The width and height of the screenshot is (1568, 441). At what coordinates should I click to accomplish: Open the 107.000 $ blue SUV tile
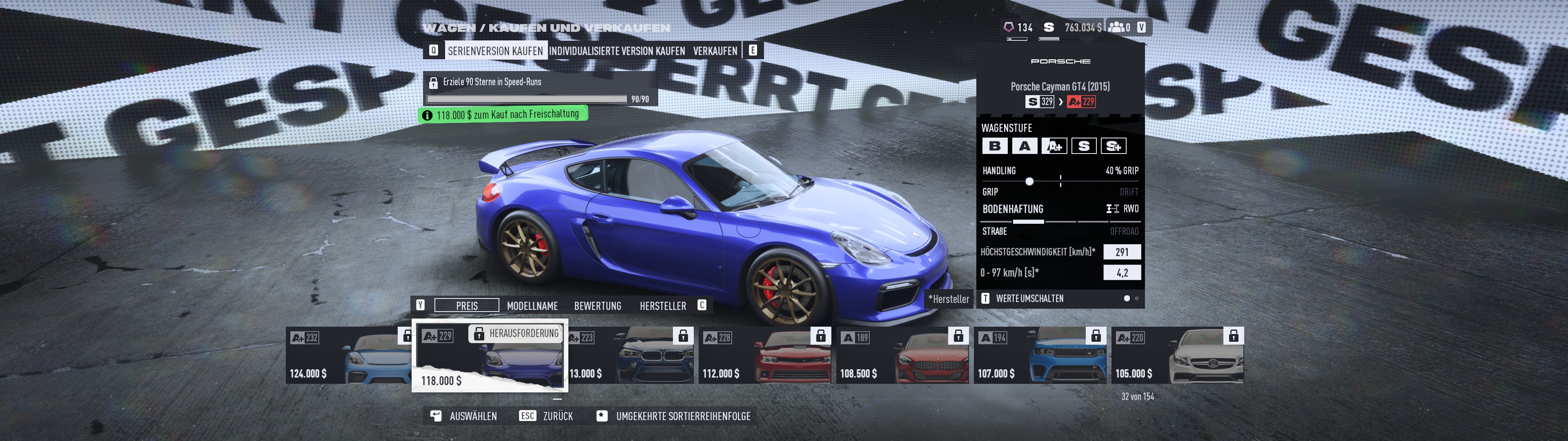[1040, 356]
